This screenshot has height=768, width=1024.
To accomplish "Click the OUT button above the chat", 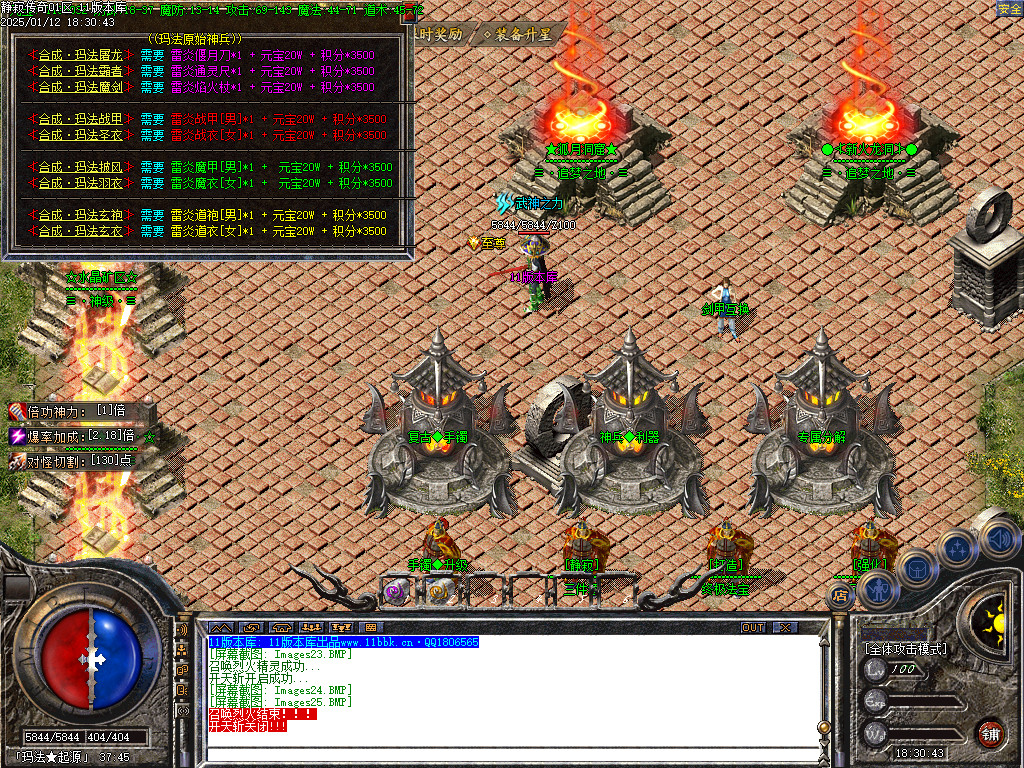I will pos(753,628).
